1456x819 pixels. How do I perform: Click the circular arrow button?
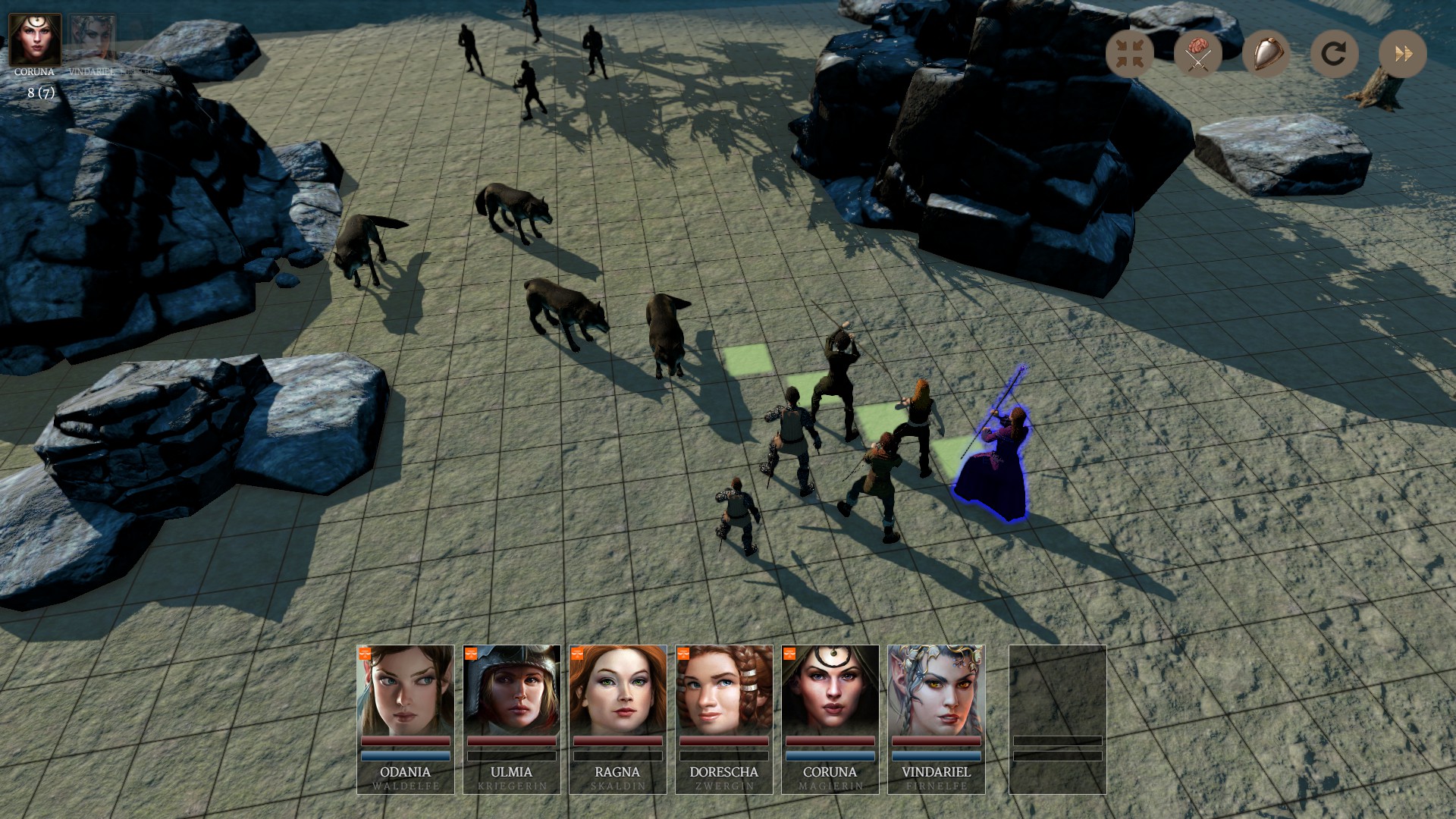1334,54
